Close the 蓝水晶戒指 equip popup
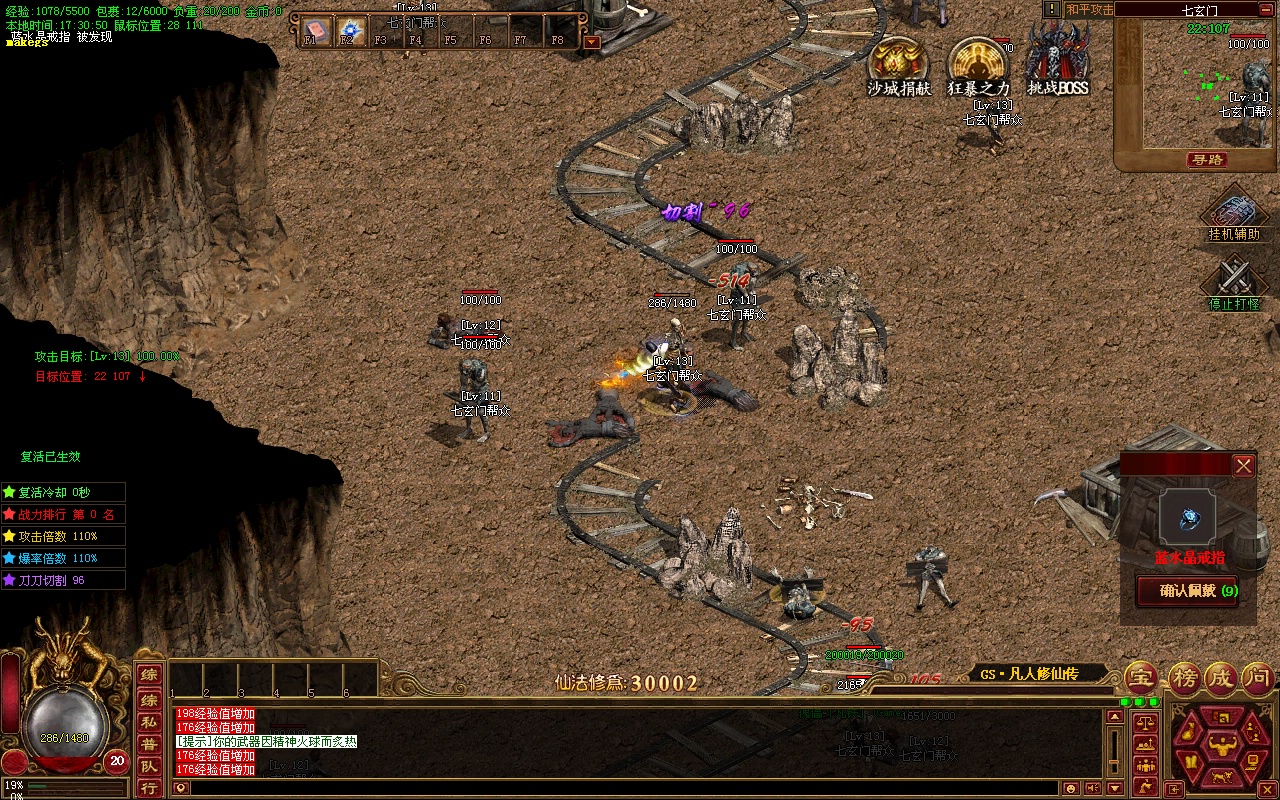The height and width of the screenshot is (800, 1280). 1243,465
